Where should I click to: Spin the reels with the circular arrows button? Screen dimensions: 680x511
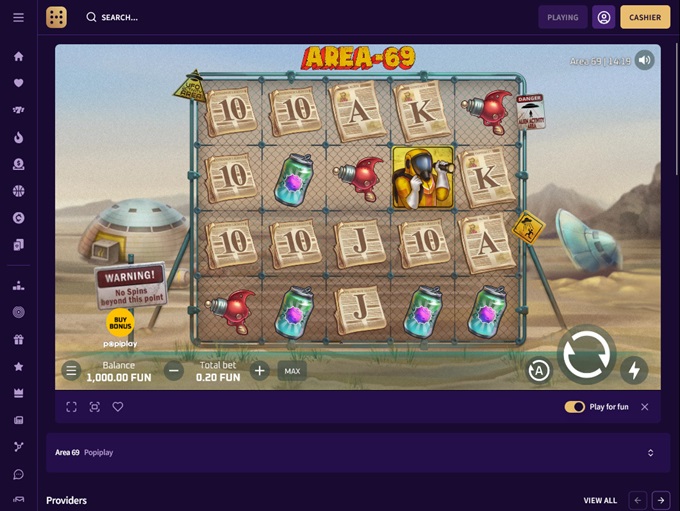[x=586, y=355]
